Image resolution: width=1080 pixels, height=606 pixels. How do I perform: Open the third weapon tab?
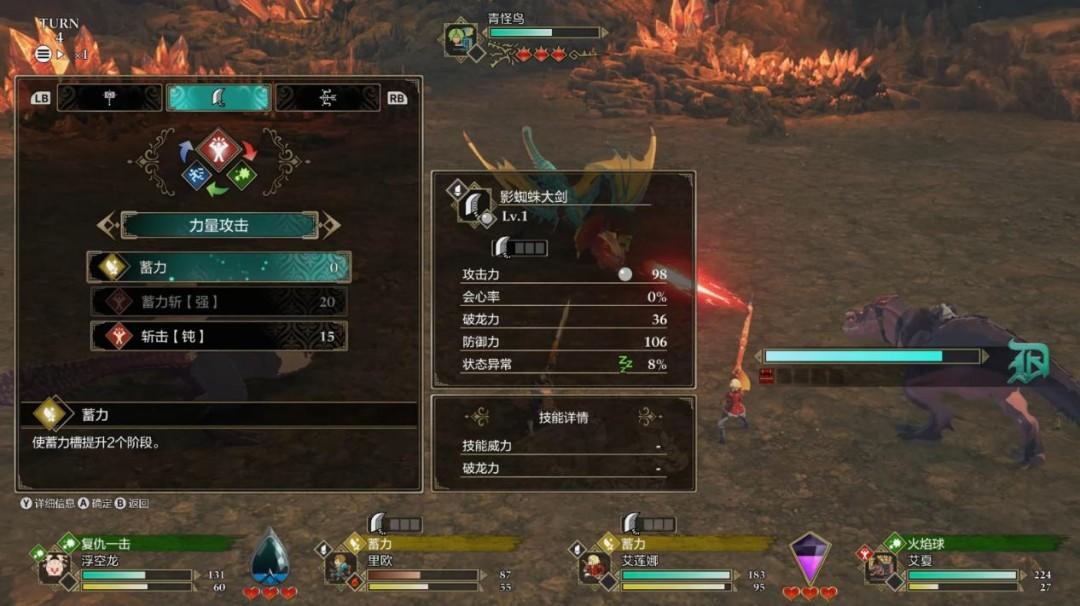pos(327,97)
